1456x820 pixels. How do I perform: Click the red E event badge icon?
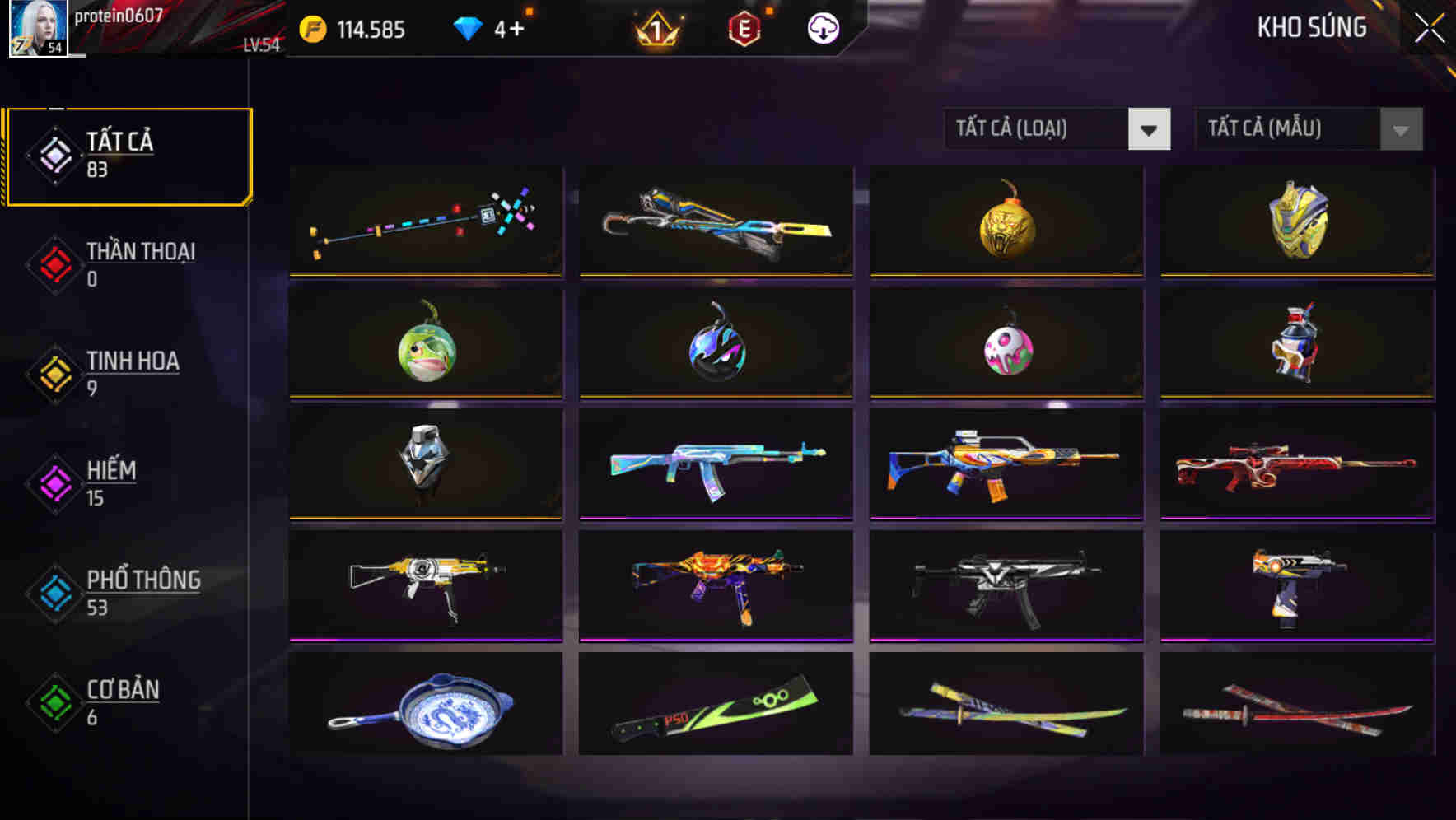745,27
